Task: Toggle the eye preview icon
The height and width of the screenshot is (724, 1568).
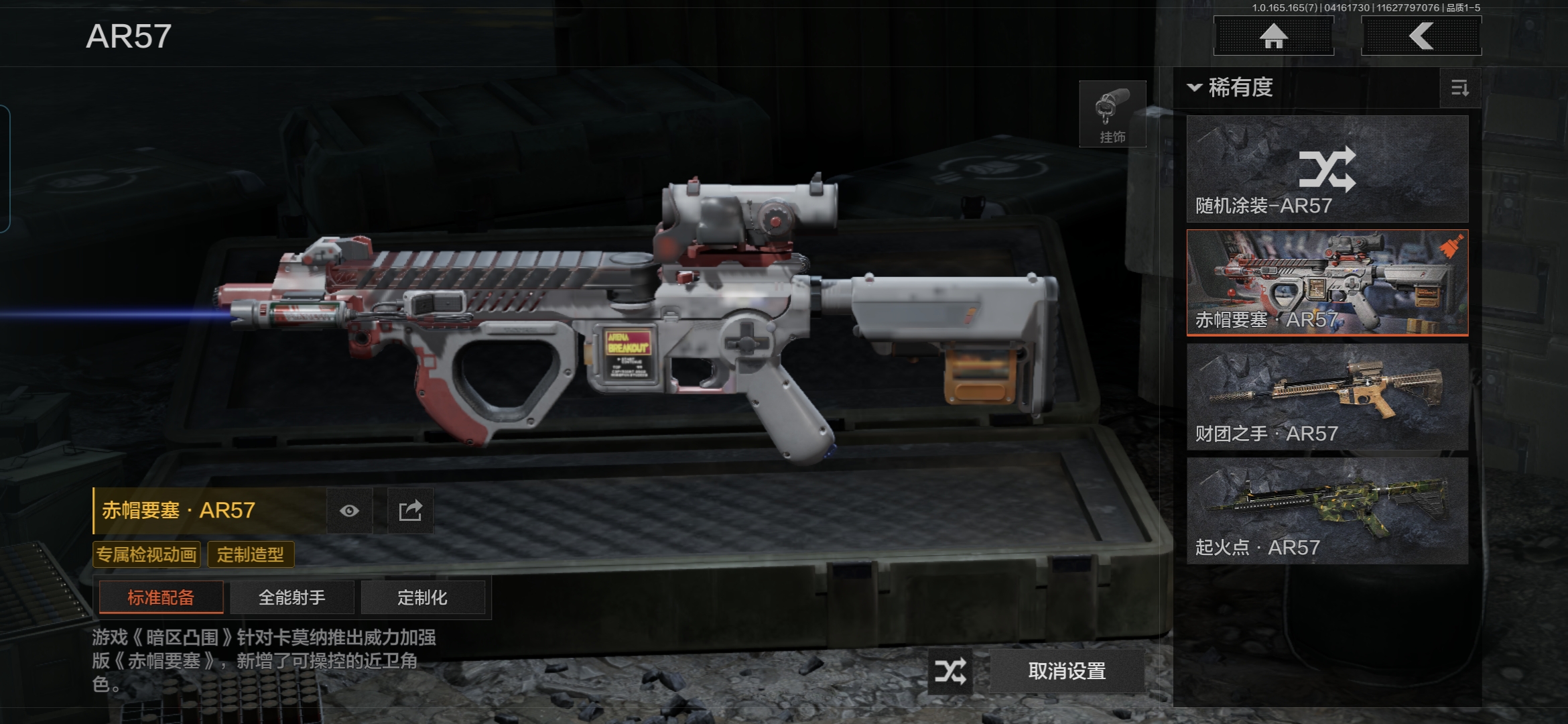Action: [x=349, y=511]
